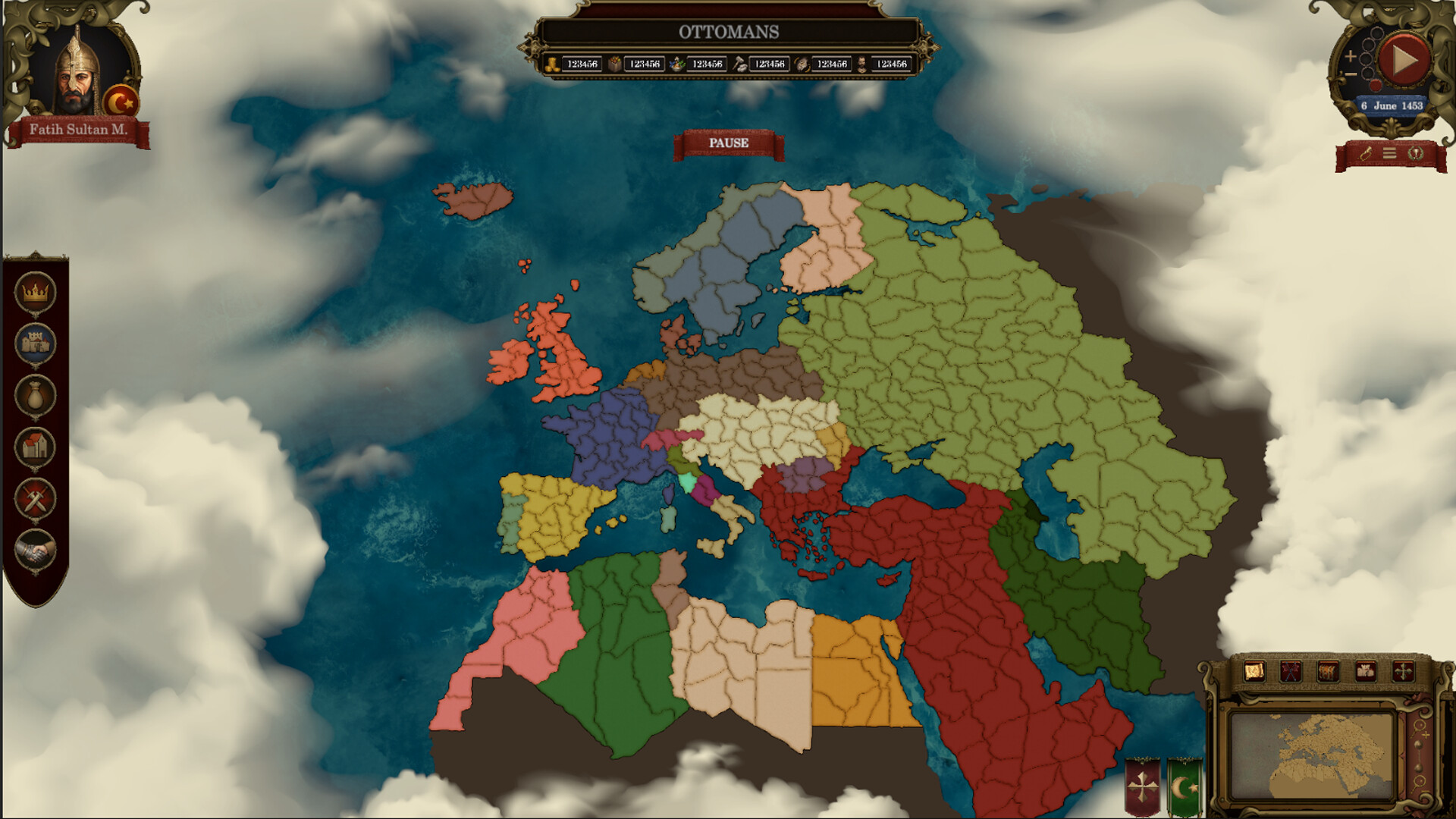Increase game speed with the plus control

[x=1351, y=55]
